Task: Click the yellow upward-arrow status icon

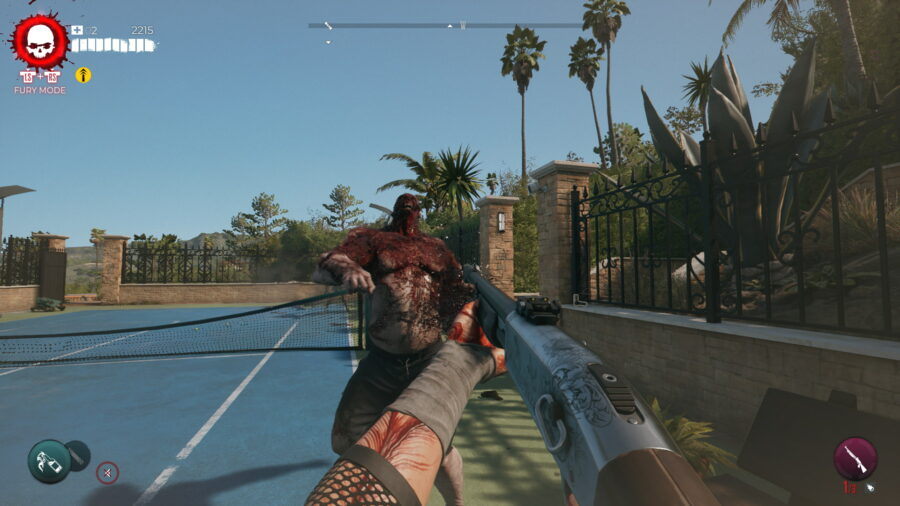Action: coord(83,75)
